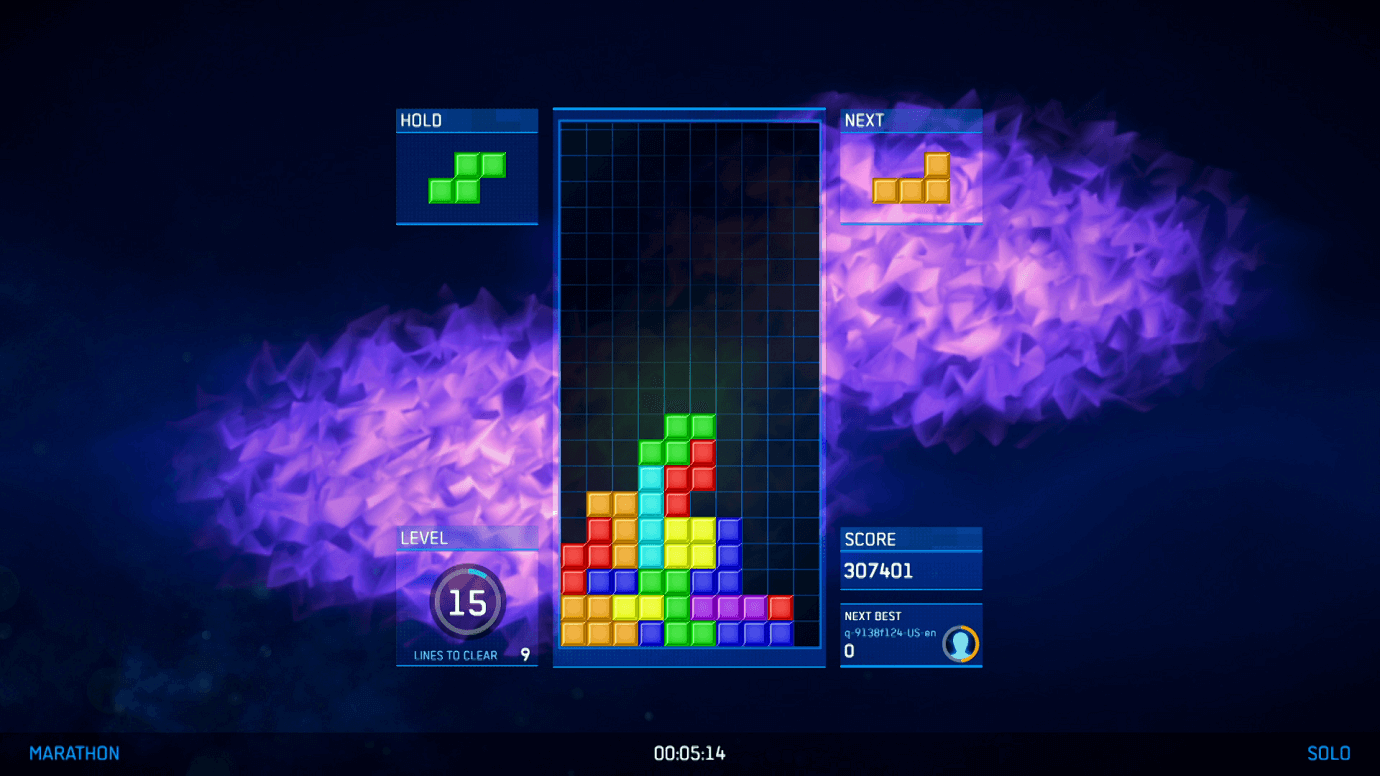Screen dimensions: 1380x776
Task: Select the MARATHON mode label
Action: [x=75, y=753]
